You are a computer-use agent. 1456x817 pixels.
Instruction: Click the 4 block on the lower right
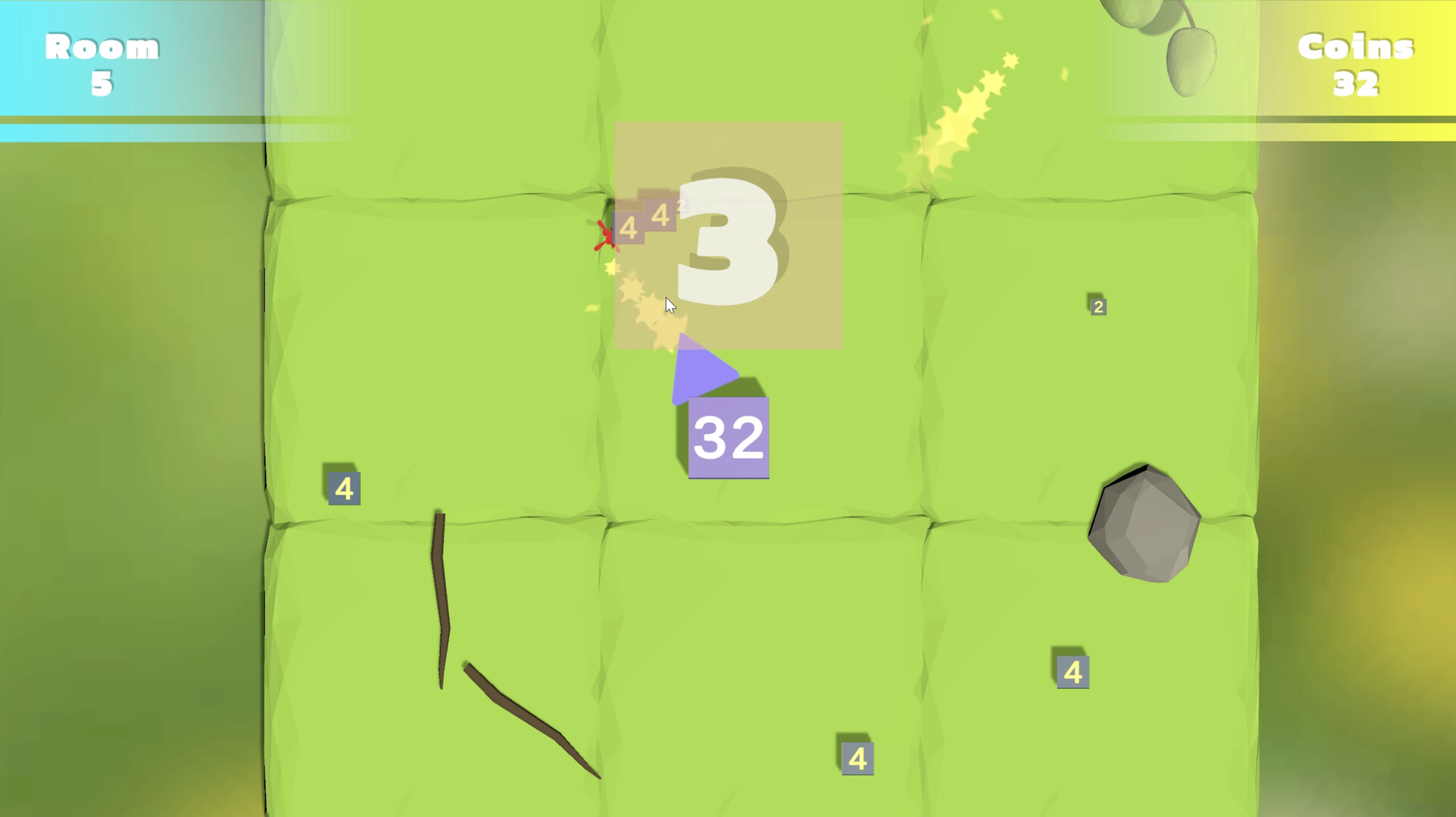coord(1072,671)
